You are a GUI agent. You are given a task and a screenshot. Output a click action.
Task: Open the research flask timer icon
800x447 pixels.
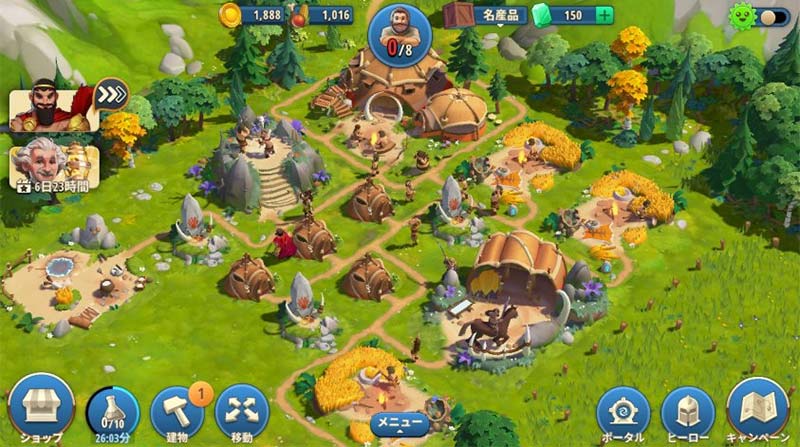click(x=113, y=409)
